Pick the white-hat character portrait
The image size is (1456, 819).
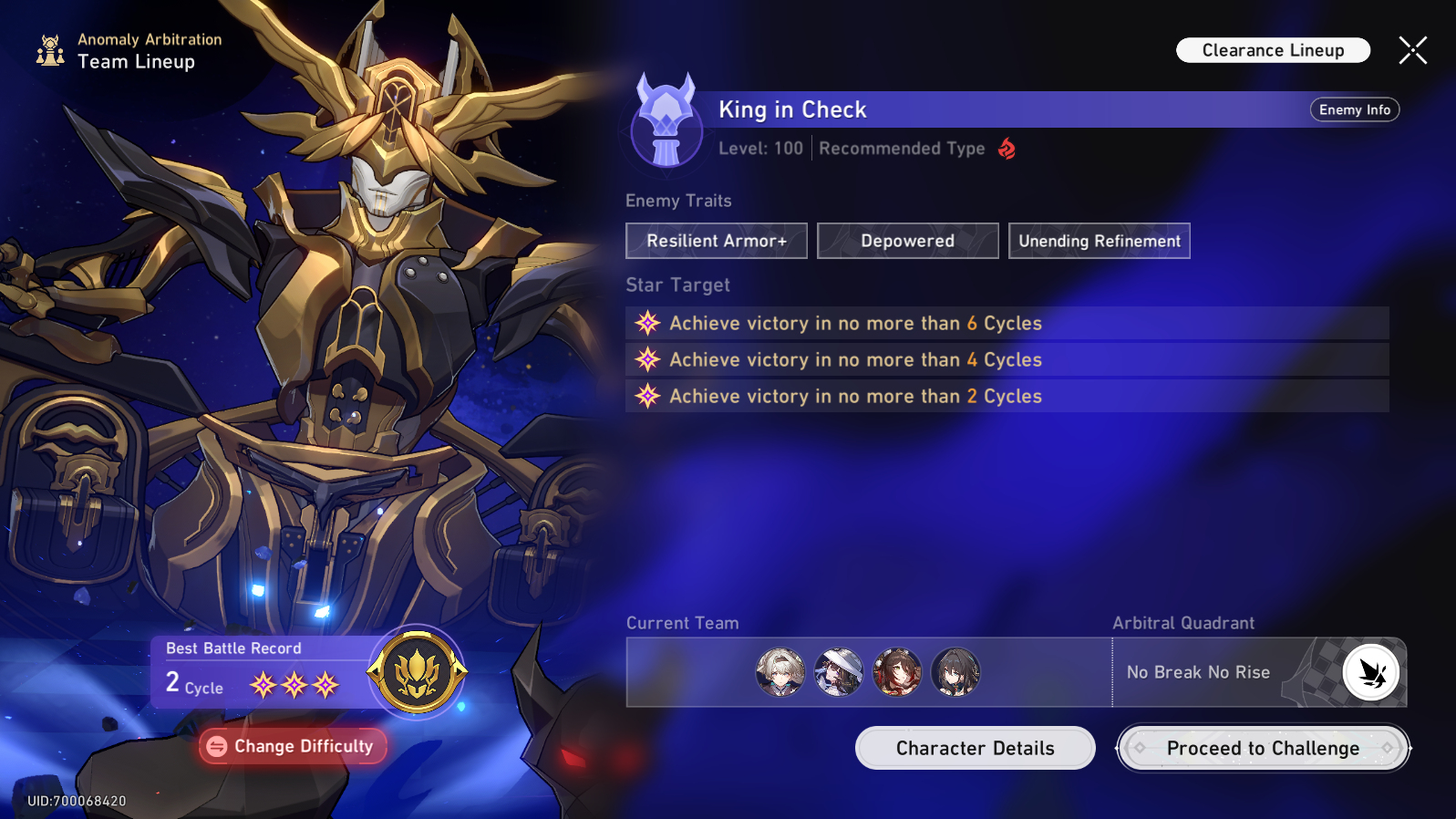point(839,672)
